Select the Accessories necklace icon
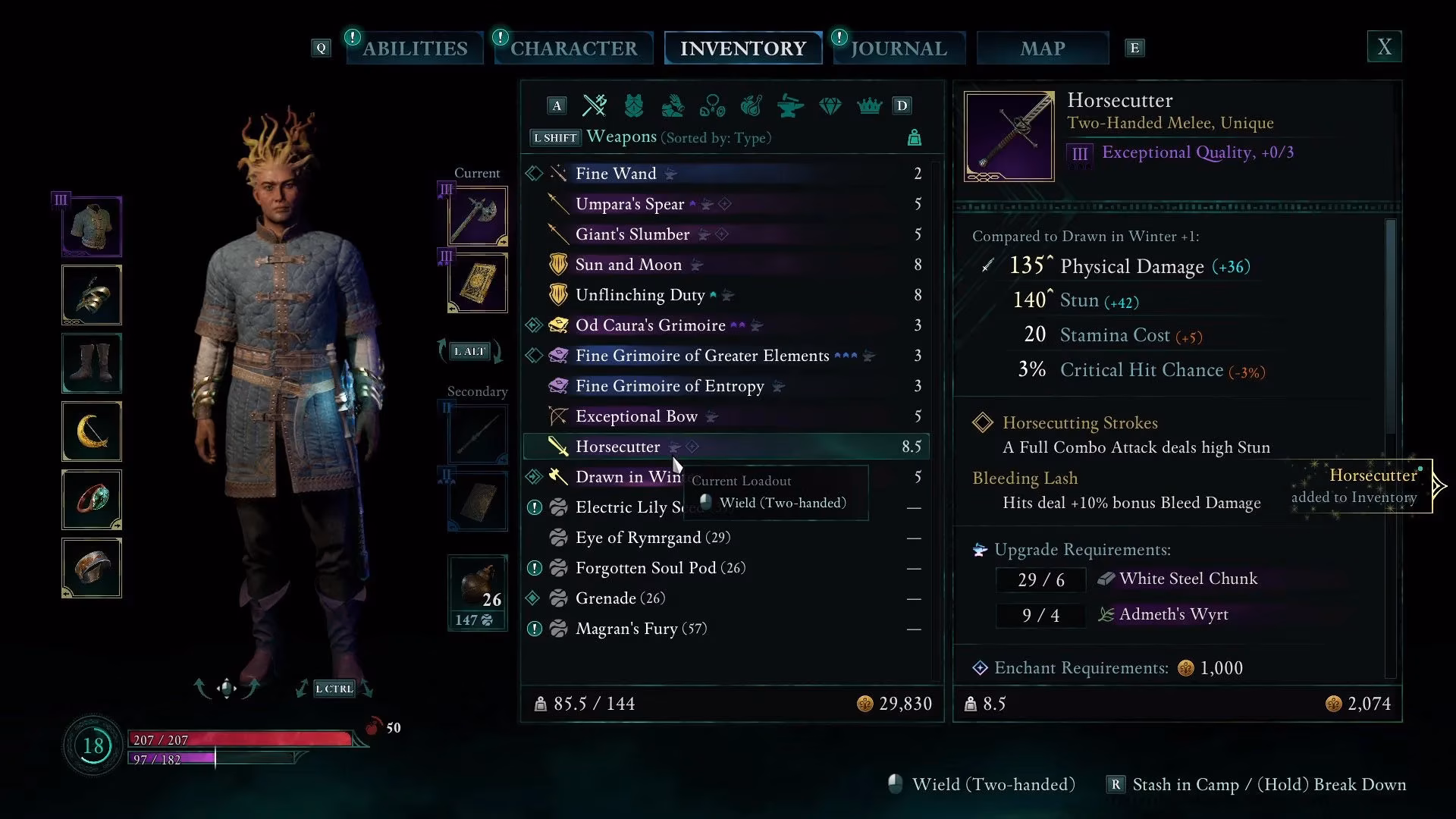 [713, 105]
